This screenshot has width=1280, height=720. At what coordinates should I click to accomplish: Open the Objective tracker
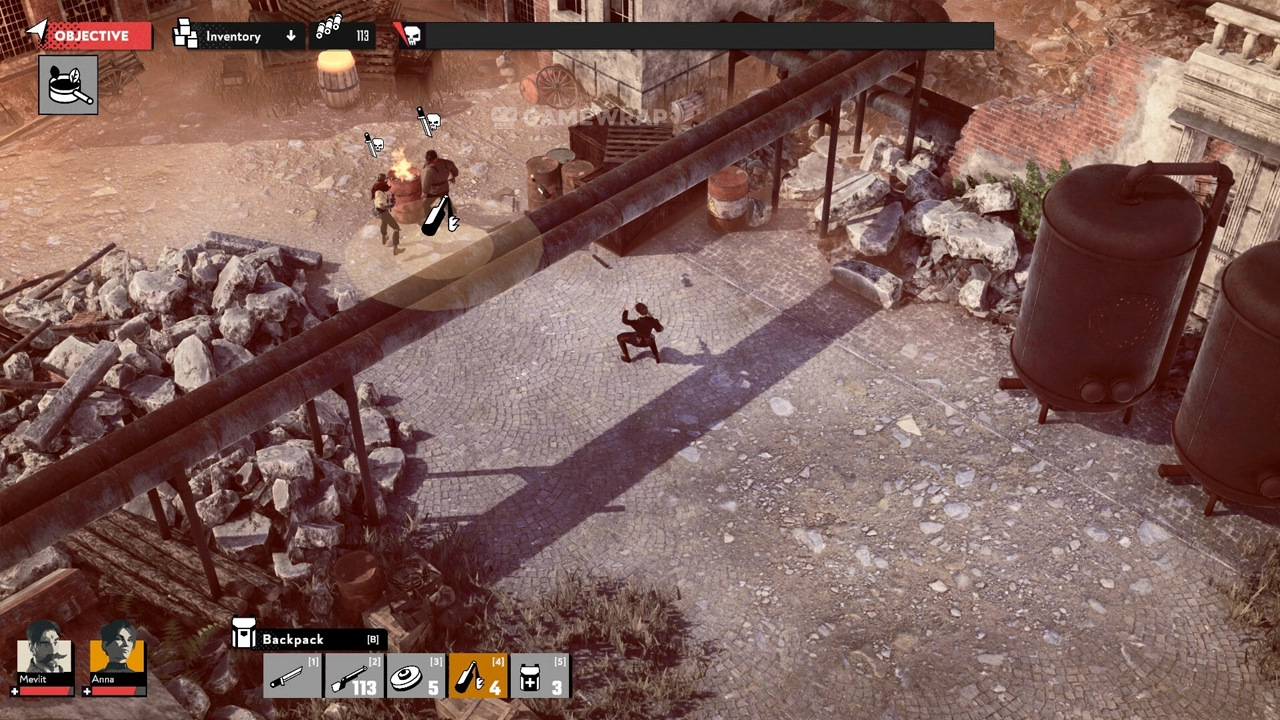point(90,36)
